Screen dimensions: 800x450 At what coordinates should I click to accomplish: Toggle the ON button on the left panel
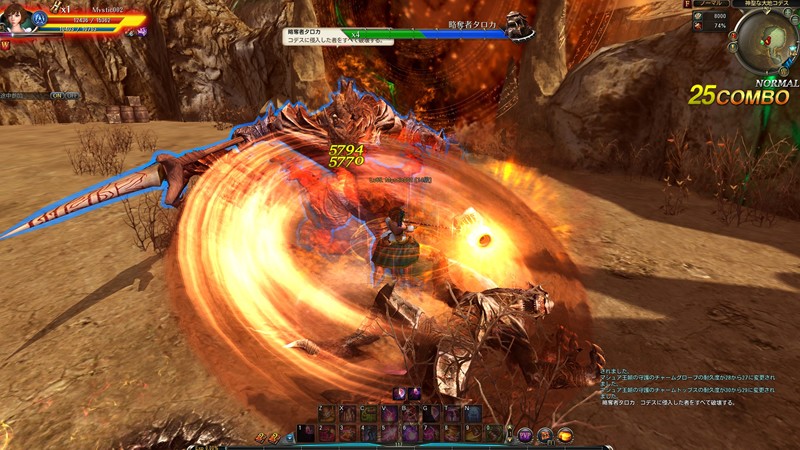(x=58, y=96)
